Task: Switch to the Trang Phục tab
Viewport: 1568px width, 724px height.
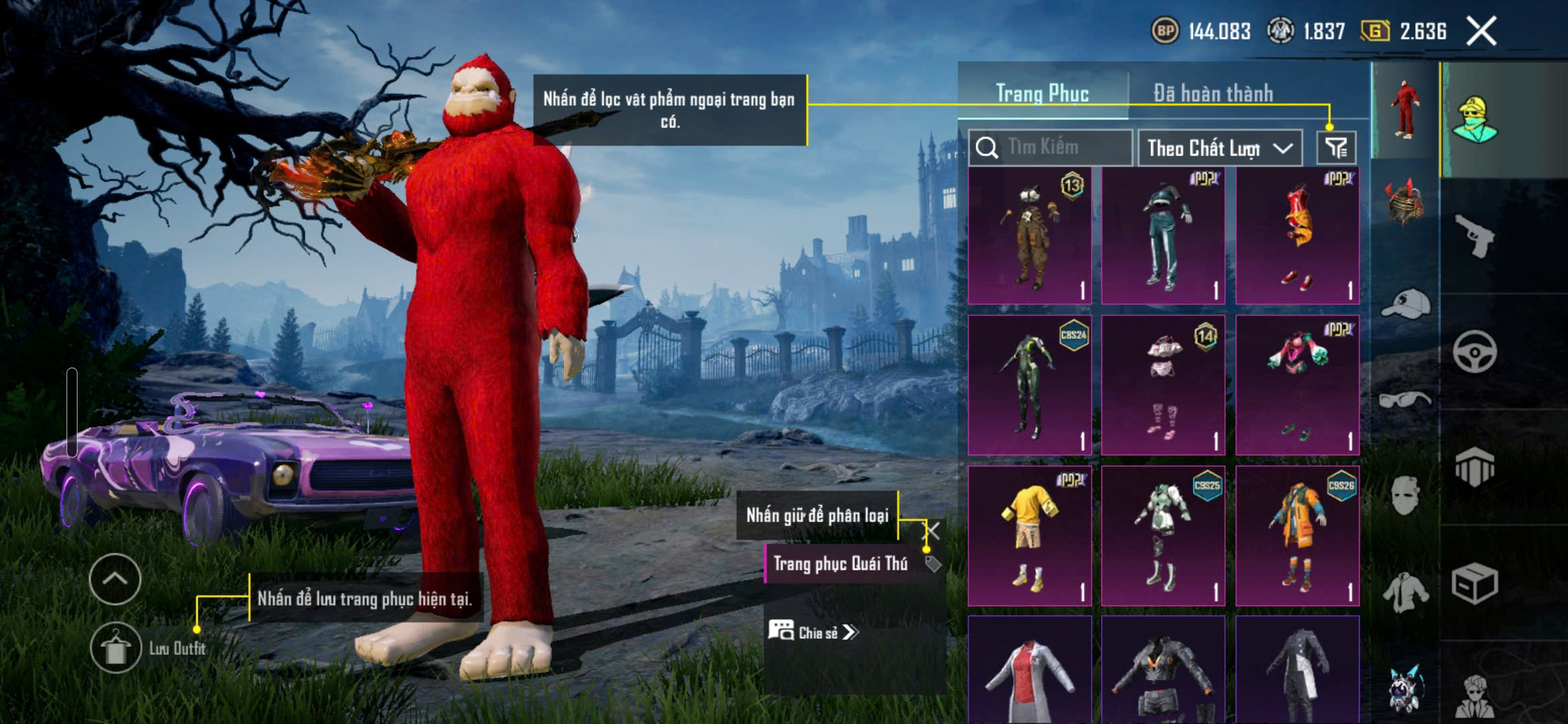Action: 1042,93
